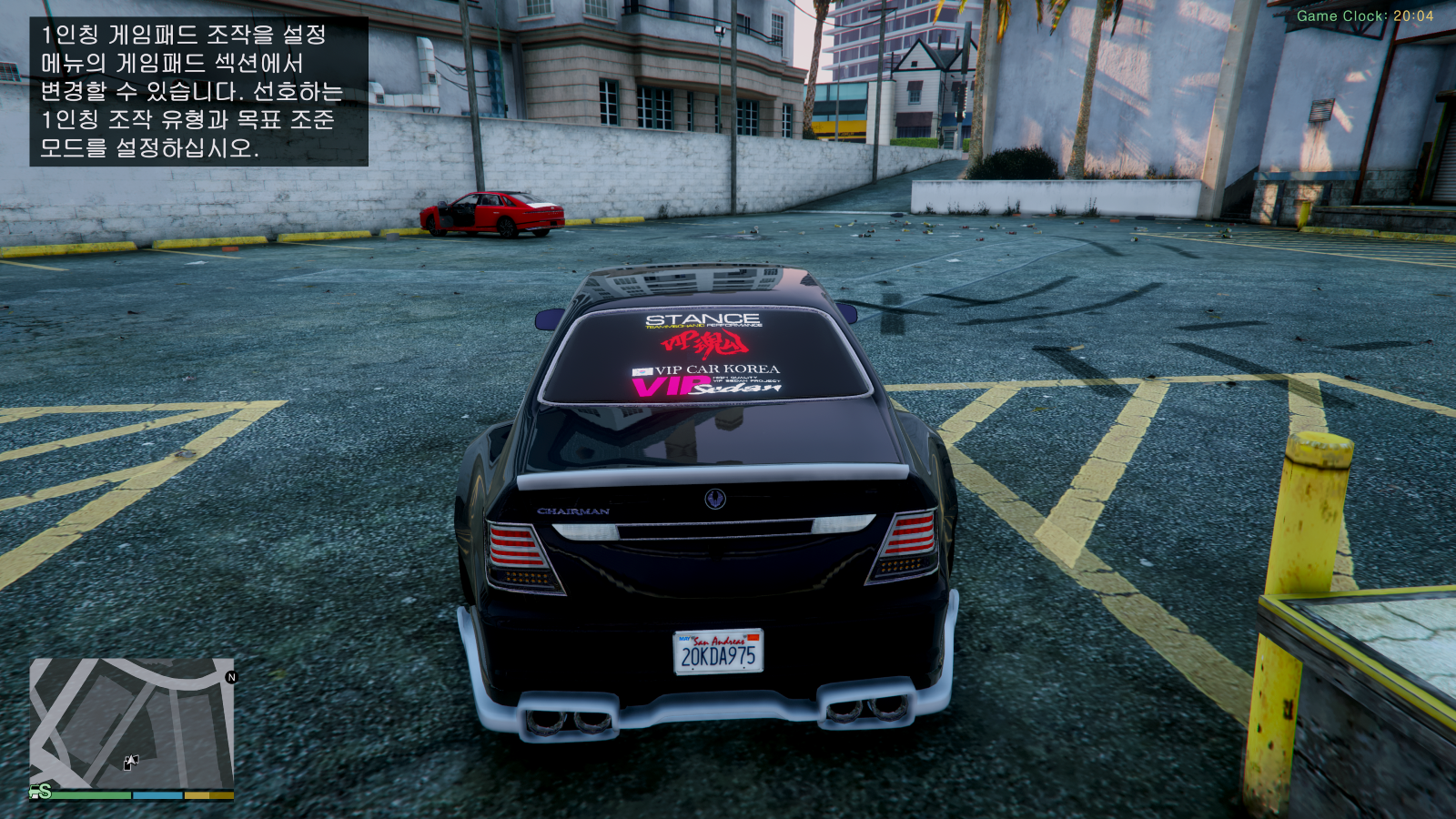Click the Game Clock showing 20:04
1456x819 pixels.
point(1366,15)
